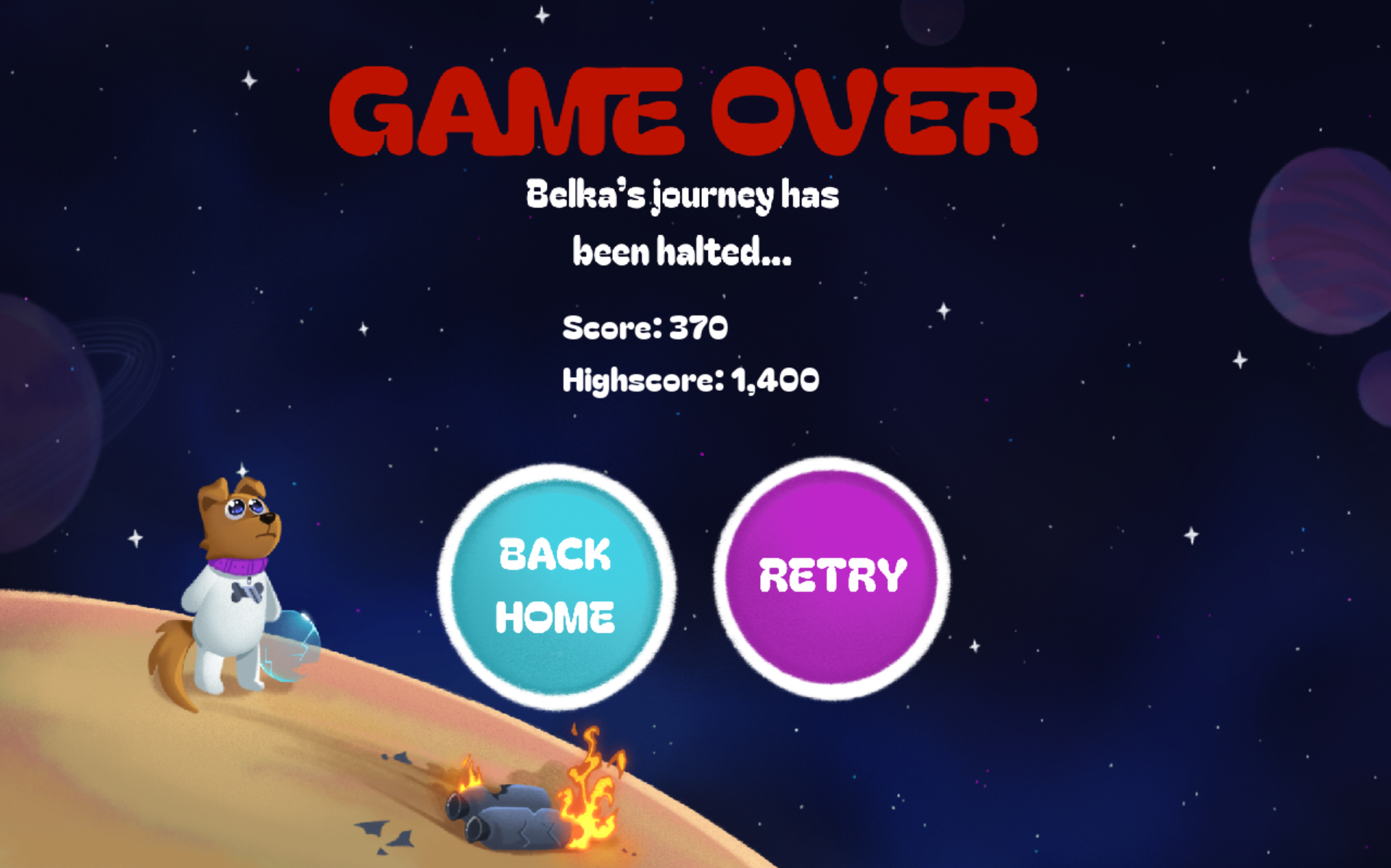Click the Highscore: 1,400 text
This screenshot has height=868, width=1391.
690,378
